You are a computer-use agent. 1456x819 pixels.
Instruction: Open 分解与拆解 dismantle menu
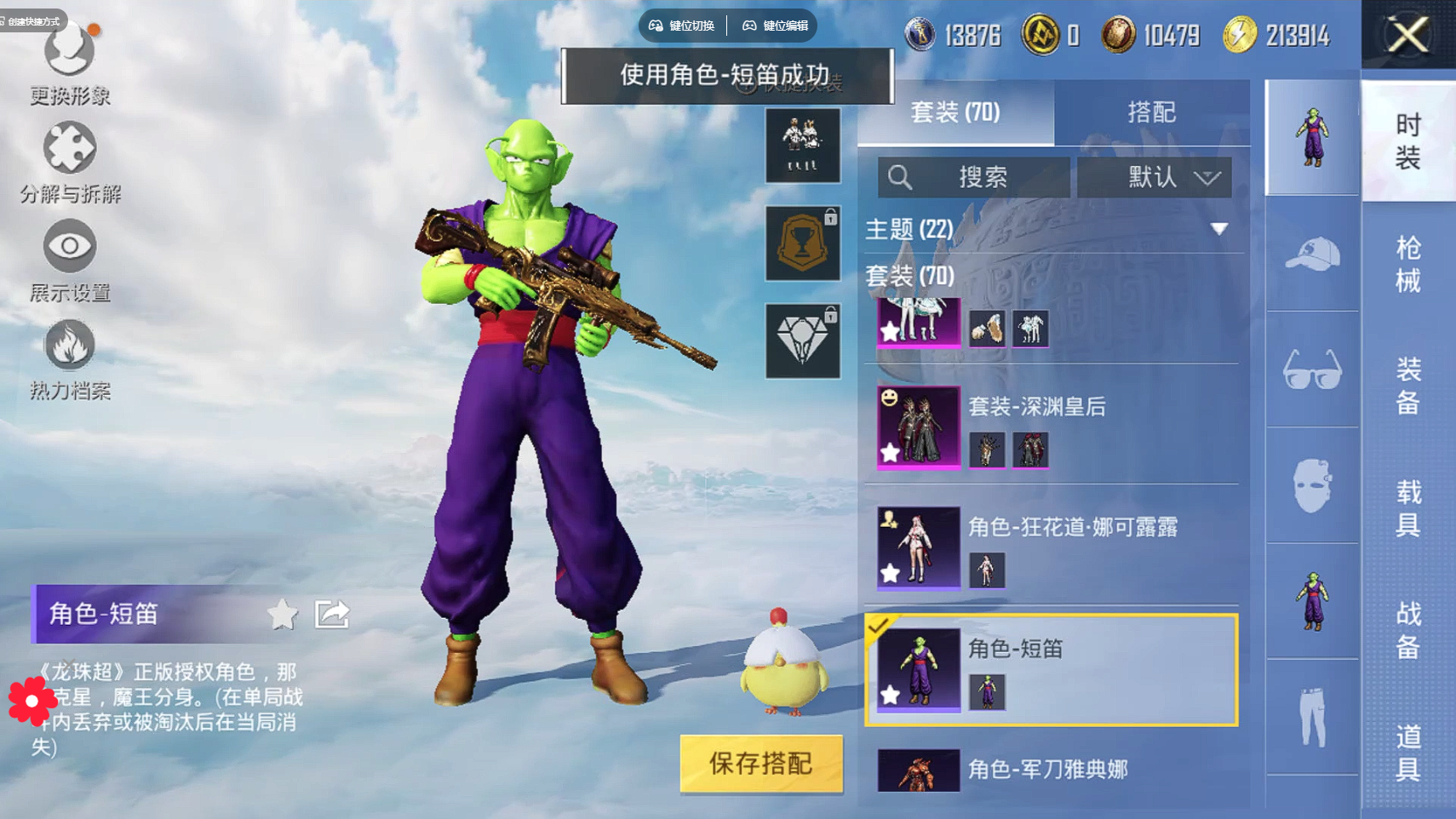pos(70,163)
